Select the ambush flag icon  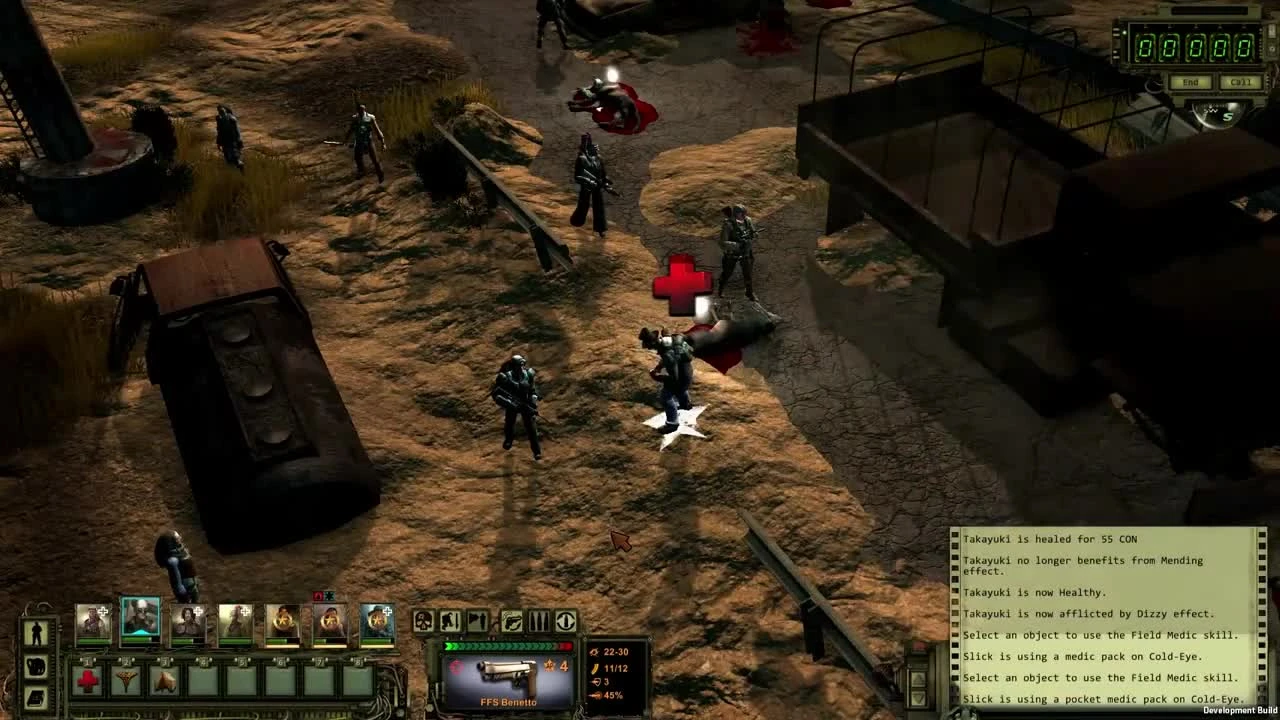click(477, 622)
